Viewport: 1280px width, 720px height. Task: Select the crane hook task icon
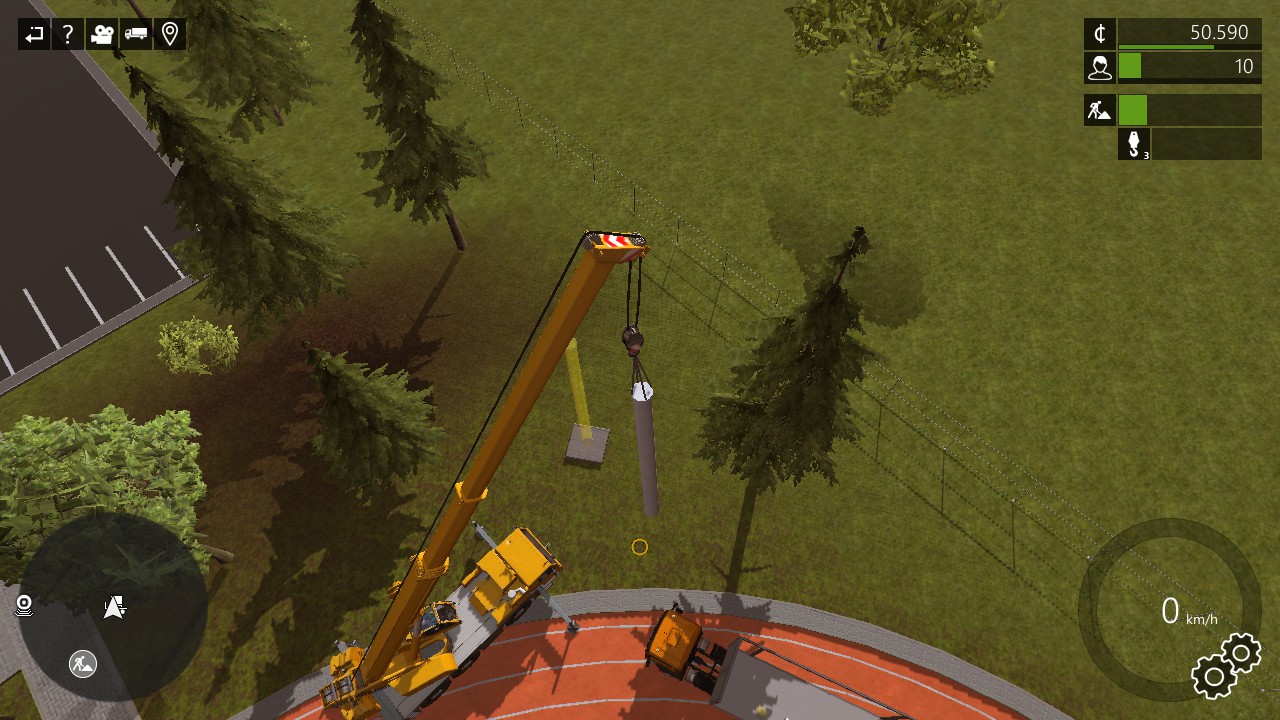tap(1134, 144)
